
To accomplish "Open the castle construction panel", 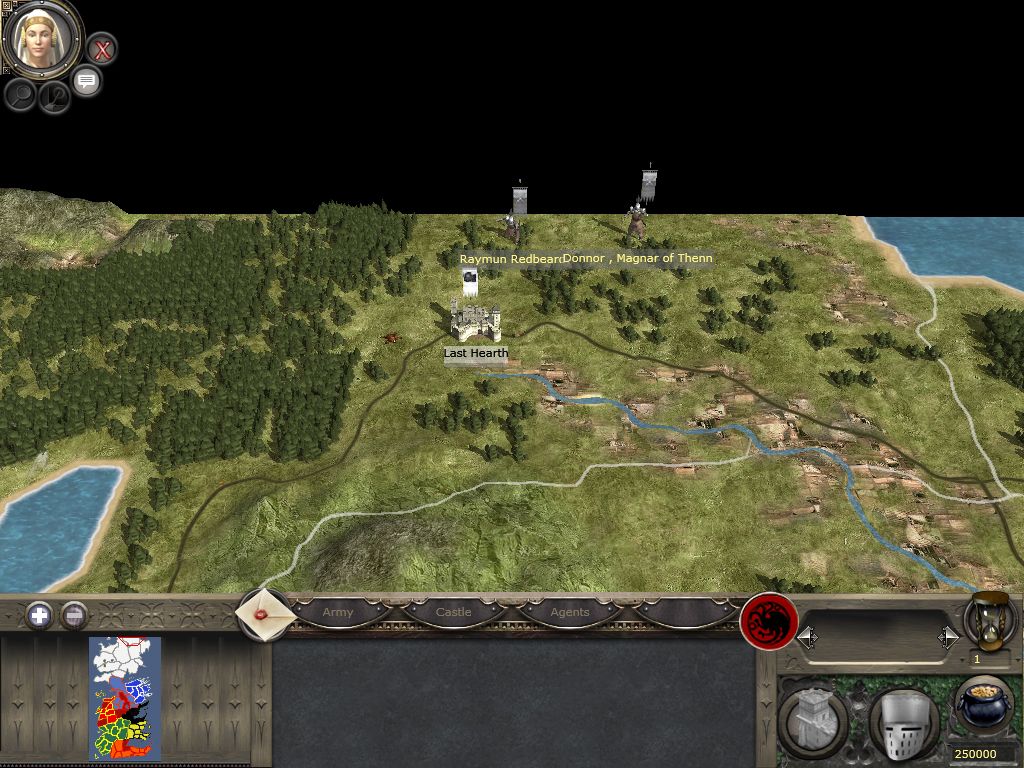I will (811, 719).
